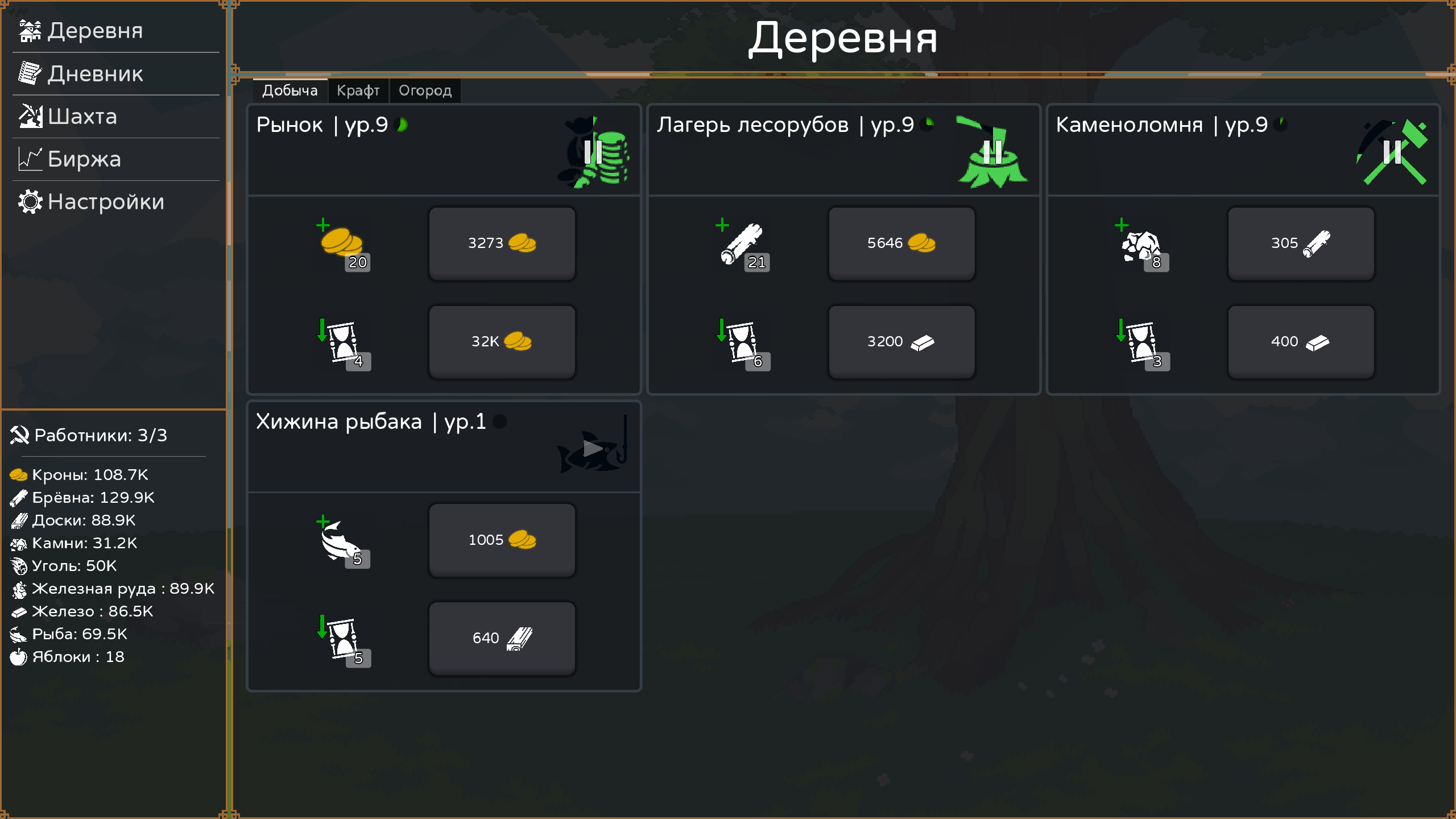Click the gear icon beside Настройки

[30, 202]
